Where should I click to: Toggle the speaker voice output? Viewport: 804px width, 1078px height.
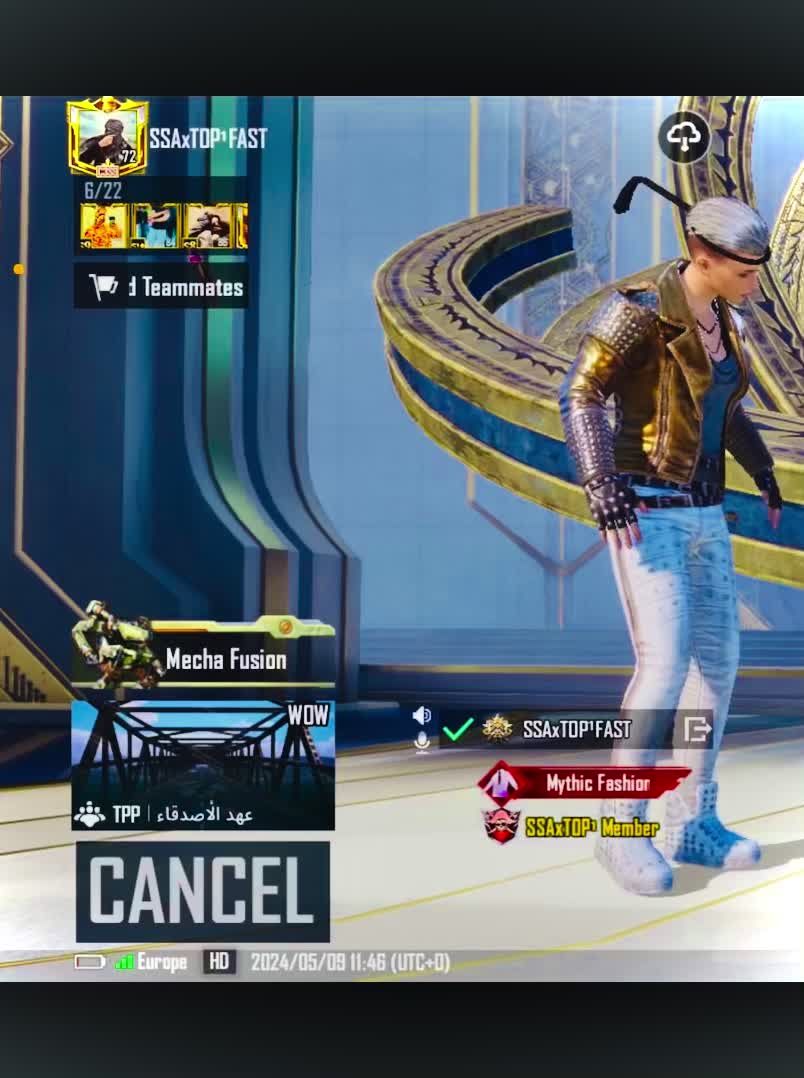[422, 715]
